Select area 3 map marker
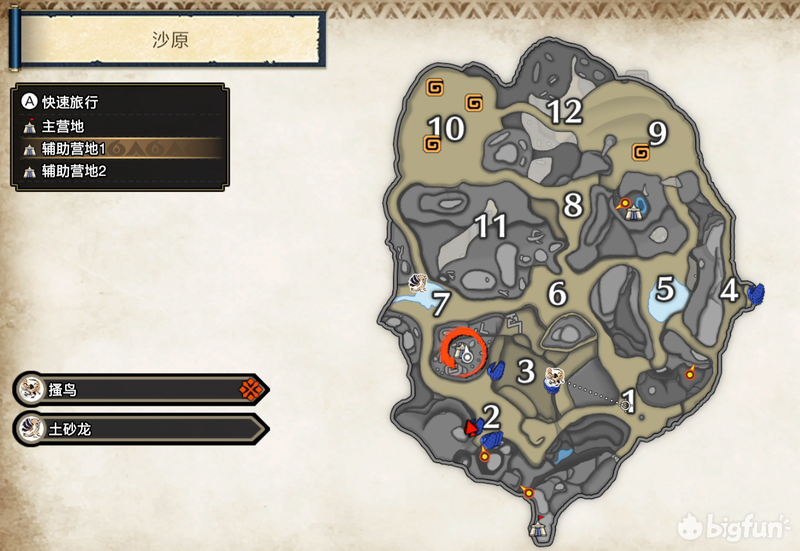The height and width of the screenshot is (551, 800). tap(526, 372)
